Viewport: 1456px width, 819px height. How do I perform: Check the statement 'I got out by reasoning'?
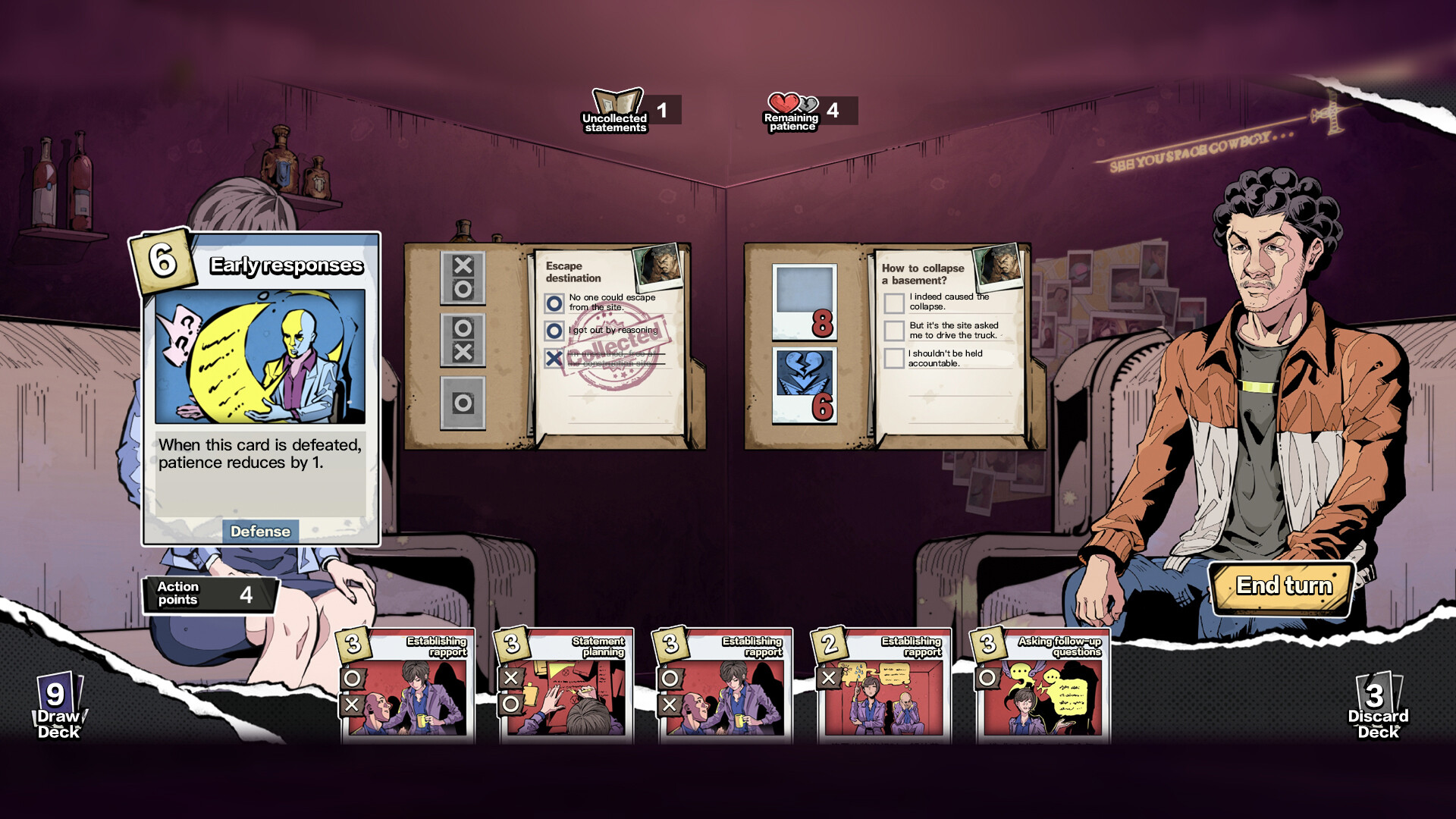(554, 331)
